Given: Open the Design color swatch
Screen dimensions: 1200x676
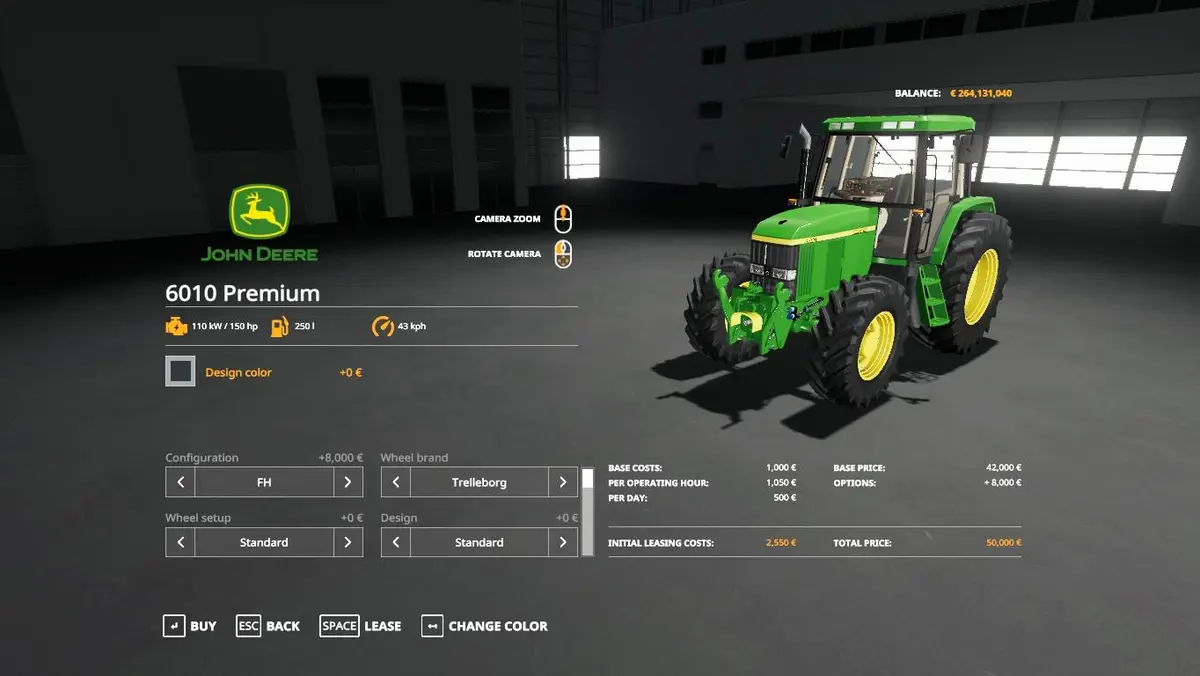Looking at the screenshot, I should [181, 372].
